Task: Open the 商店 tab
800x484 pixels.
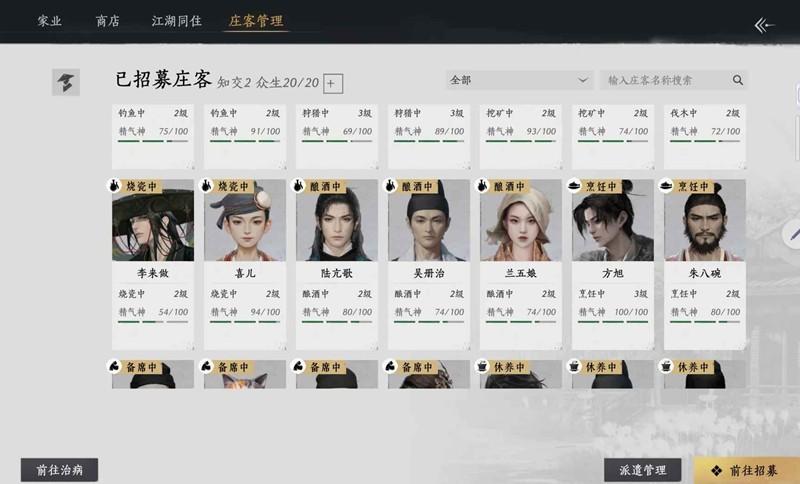Action: point(107,20)
